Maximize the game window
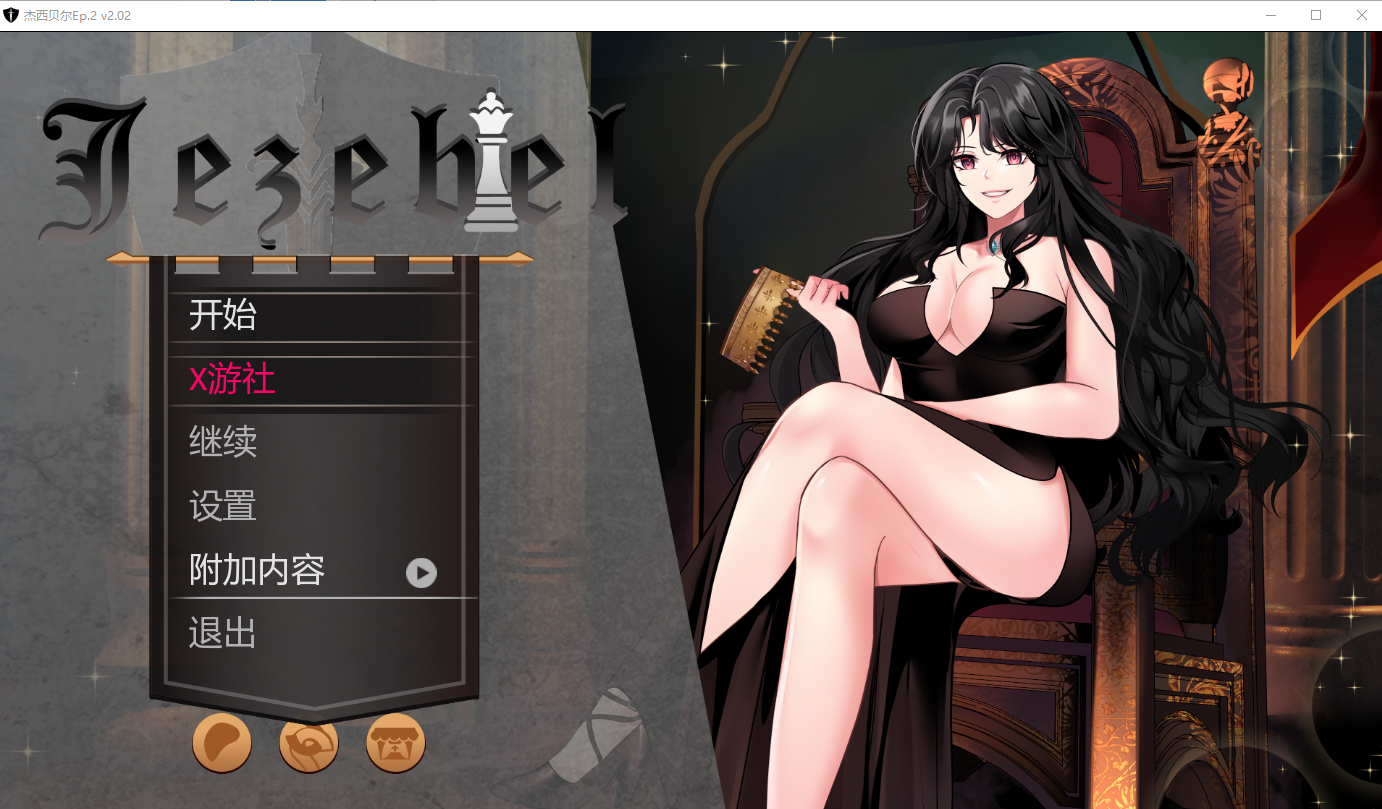This screenshot has width=1382, height=809. pyautogui.click(x=1316, y=15)
